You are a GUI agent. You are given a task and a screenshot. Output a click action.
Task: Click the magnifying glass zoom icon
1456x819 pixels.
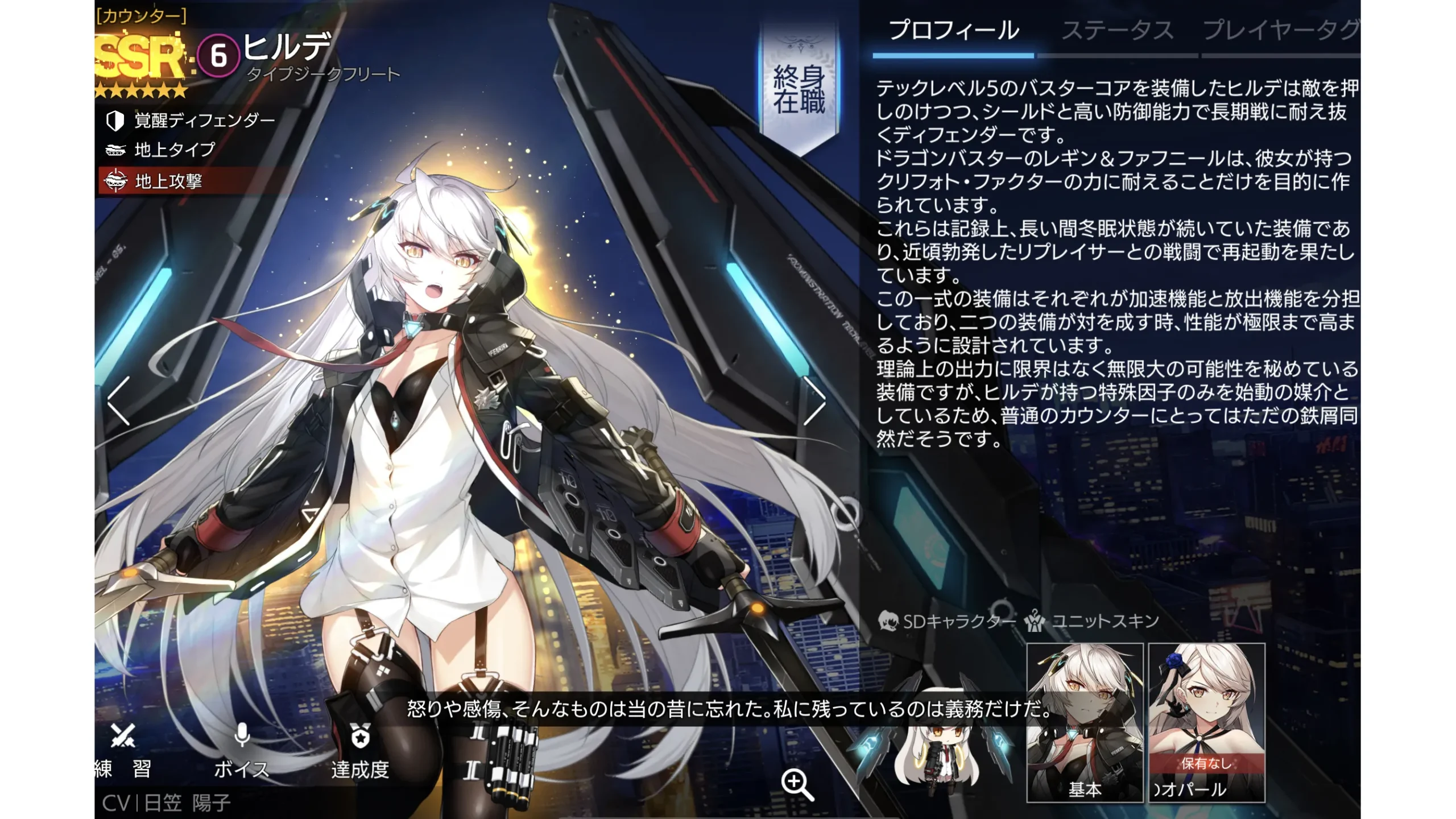tap(797, 784)
